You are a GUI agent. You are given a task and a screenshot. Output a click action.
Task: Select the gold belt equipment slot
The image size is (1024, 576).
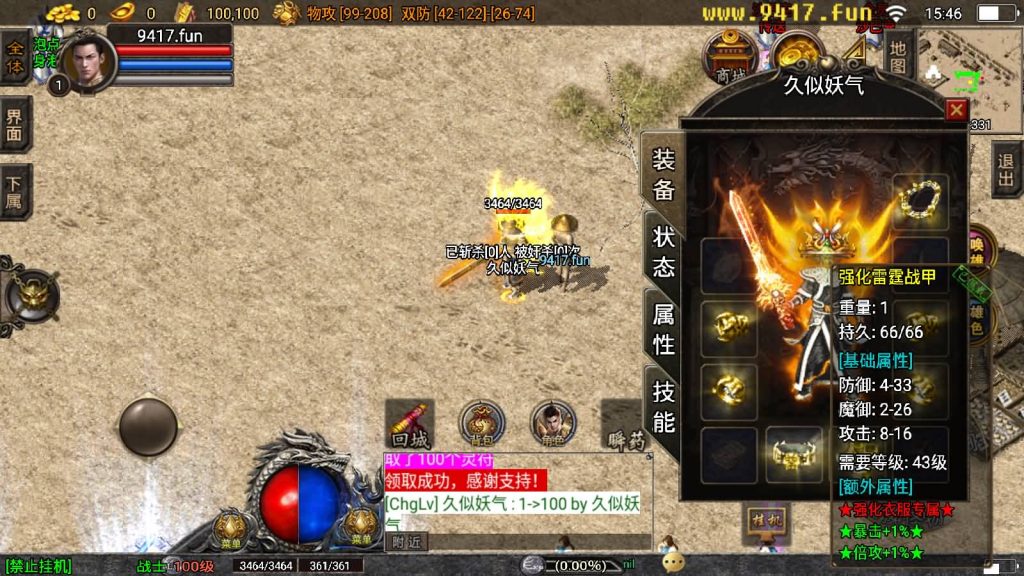coord(794,456)
